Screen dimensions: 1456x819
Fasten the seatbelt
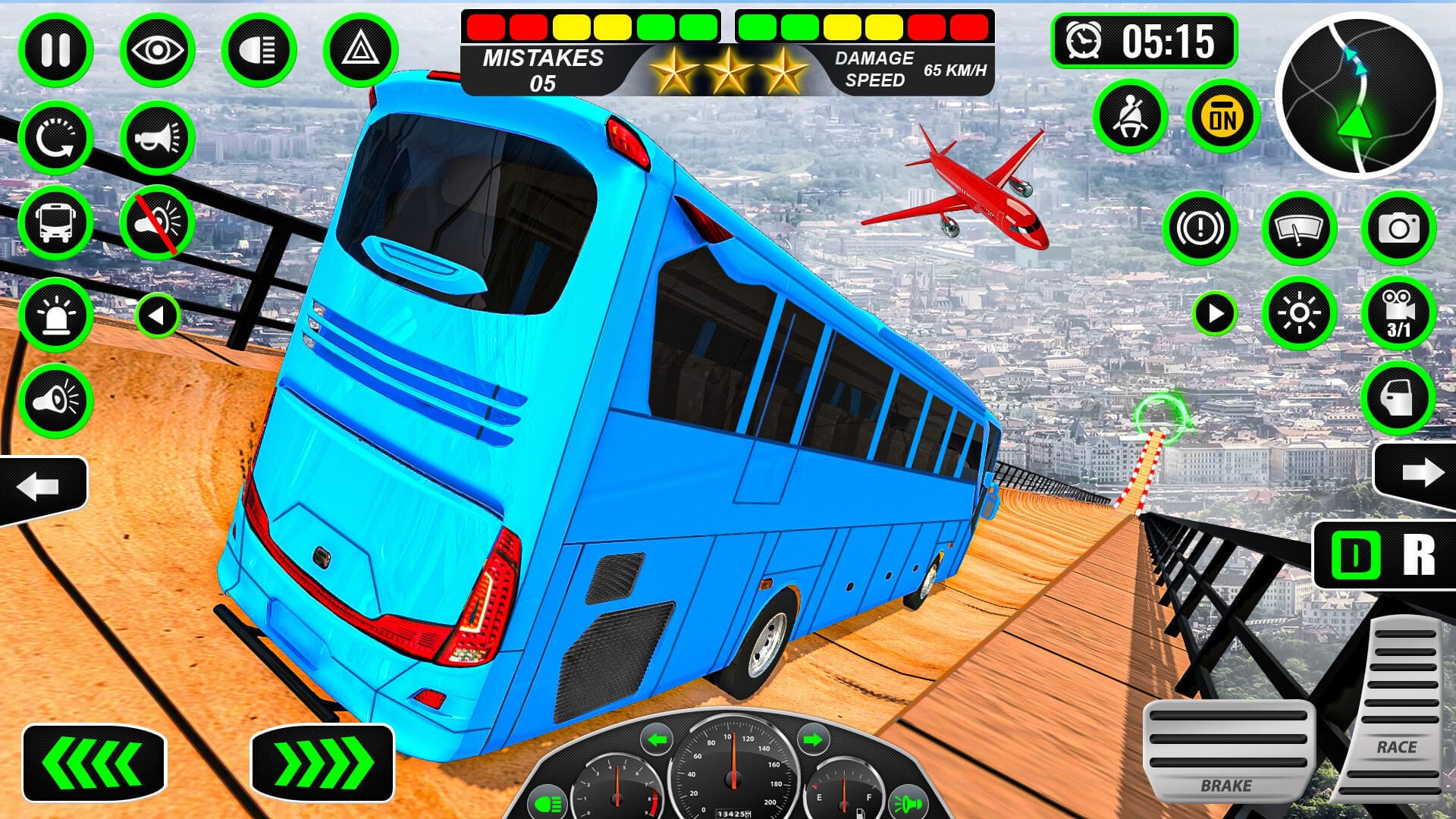click(x=1131, y=116)
